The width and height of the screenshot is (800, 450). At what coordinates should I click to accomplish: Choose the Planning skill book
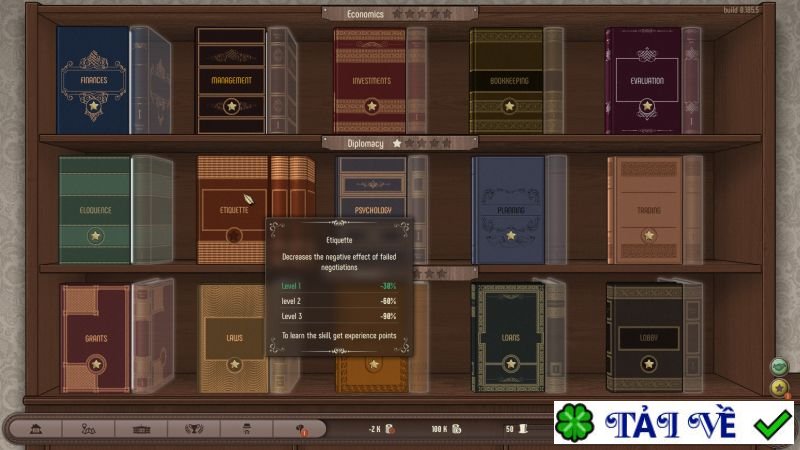[509, 211]
